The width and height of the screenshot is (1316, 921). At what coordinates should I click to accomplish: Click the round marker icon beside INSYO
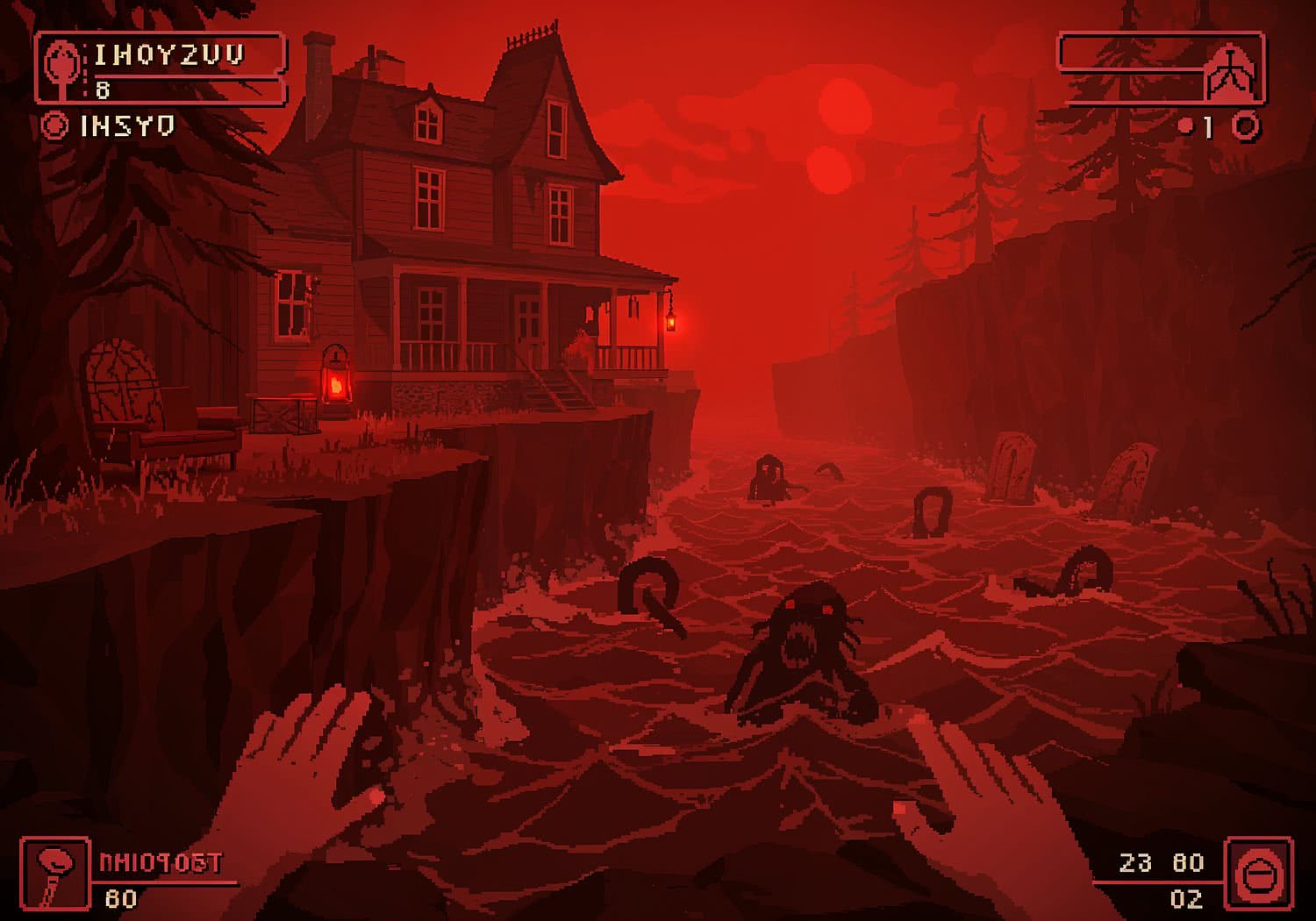[54, 126]
